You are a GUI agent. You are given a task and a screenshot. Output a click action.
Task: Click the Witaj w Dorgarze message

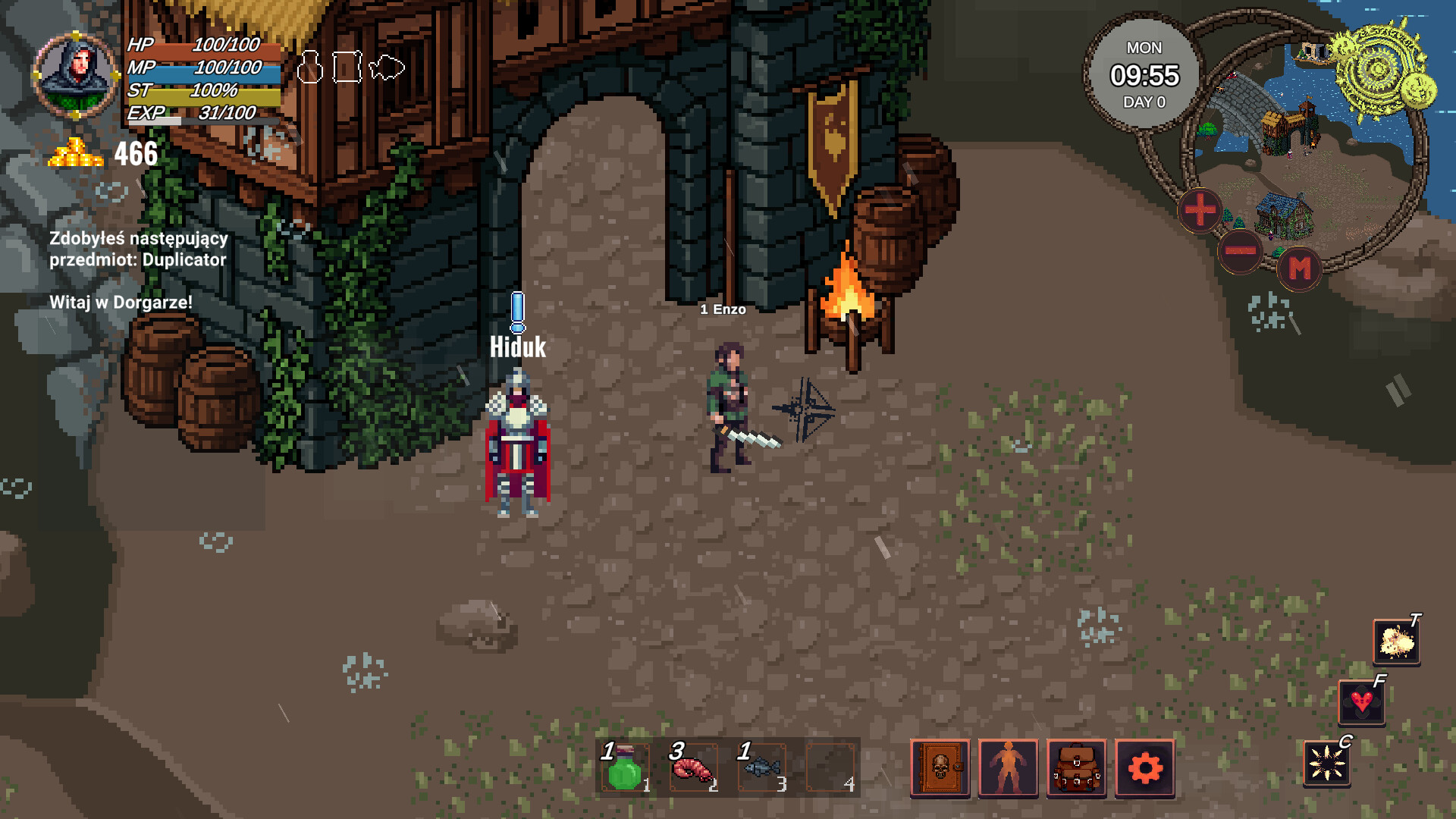coord(120,303)
